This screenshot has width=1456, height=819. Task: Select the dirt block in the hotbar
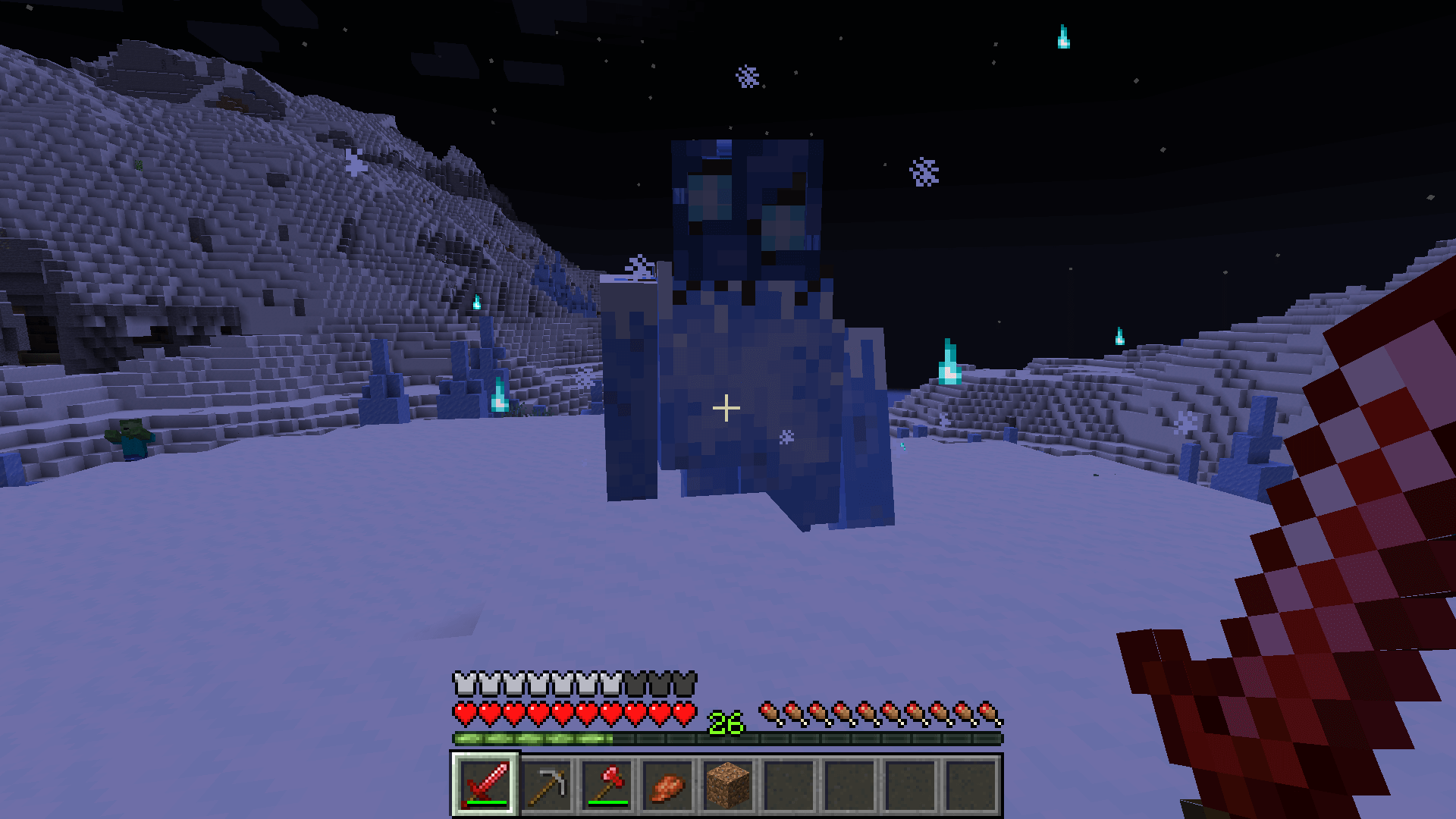[x=727, y=786]
